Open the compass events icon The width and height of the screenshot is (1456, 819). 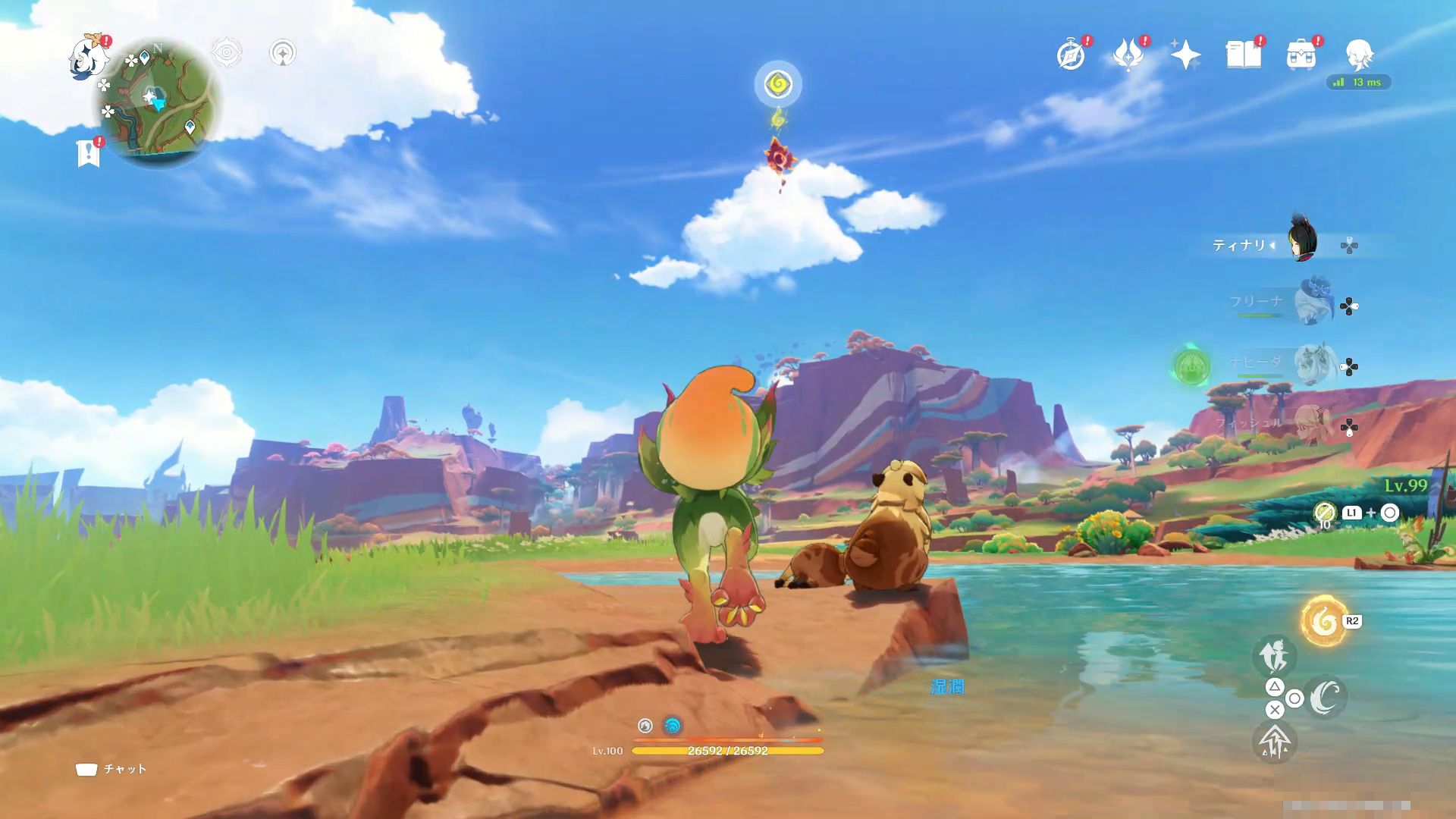point(1071,55)
